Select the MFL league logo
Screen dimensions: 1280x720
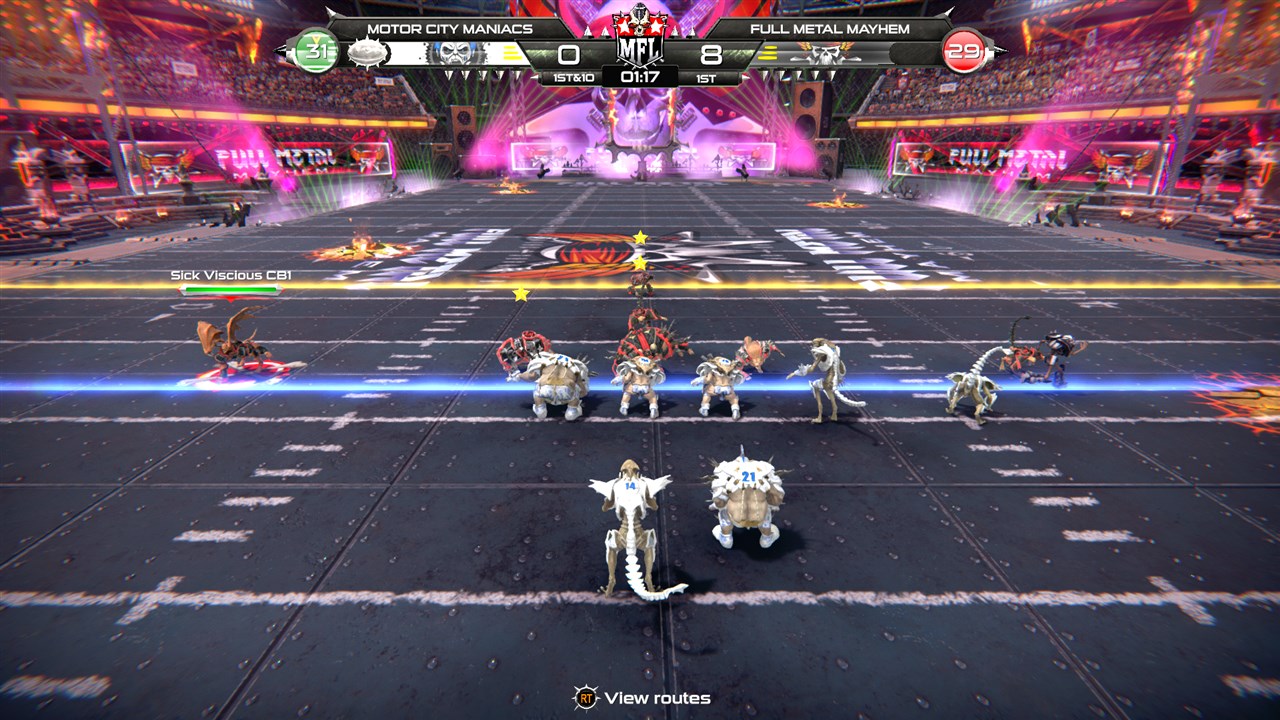coord(640,40)
